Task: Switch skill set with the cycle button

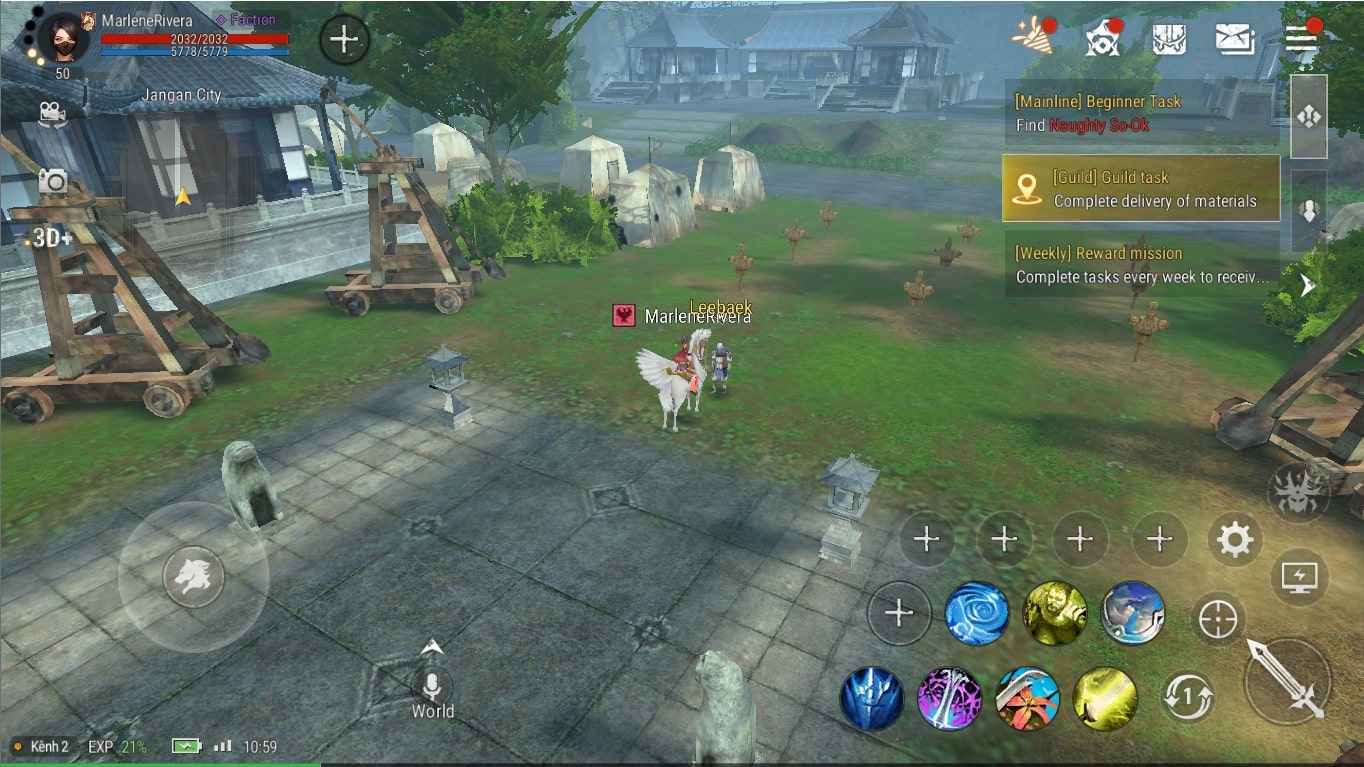Action: tap(1188, 697)
